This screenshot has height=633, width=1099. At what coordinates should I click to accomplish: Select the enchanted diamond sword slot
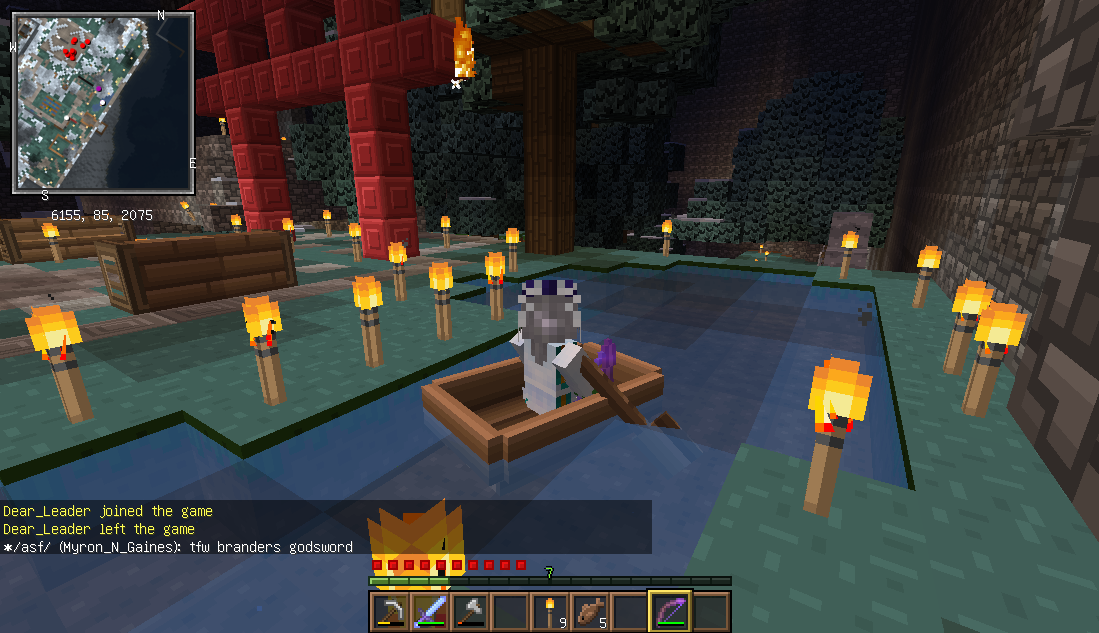coord(429,610)
